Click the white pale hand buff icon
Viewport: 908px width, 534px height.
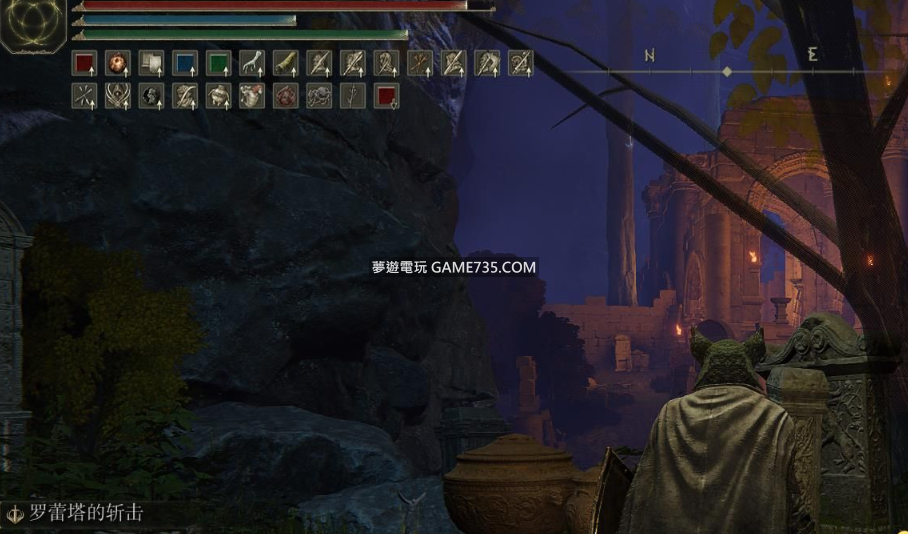pos(252,64)
